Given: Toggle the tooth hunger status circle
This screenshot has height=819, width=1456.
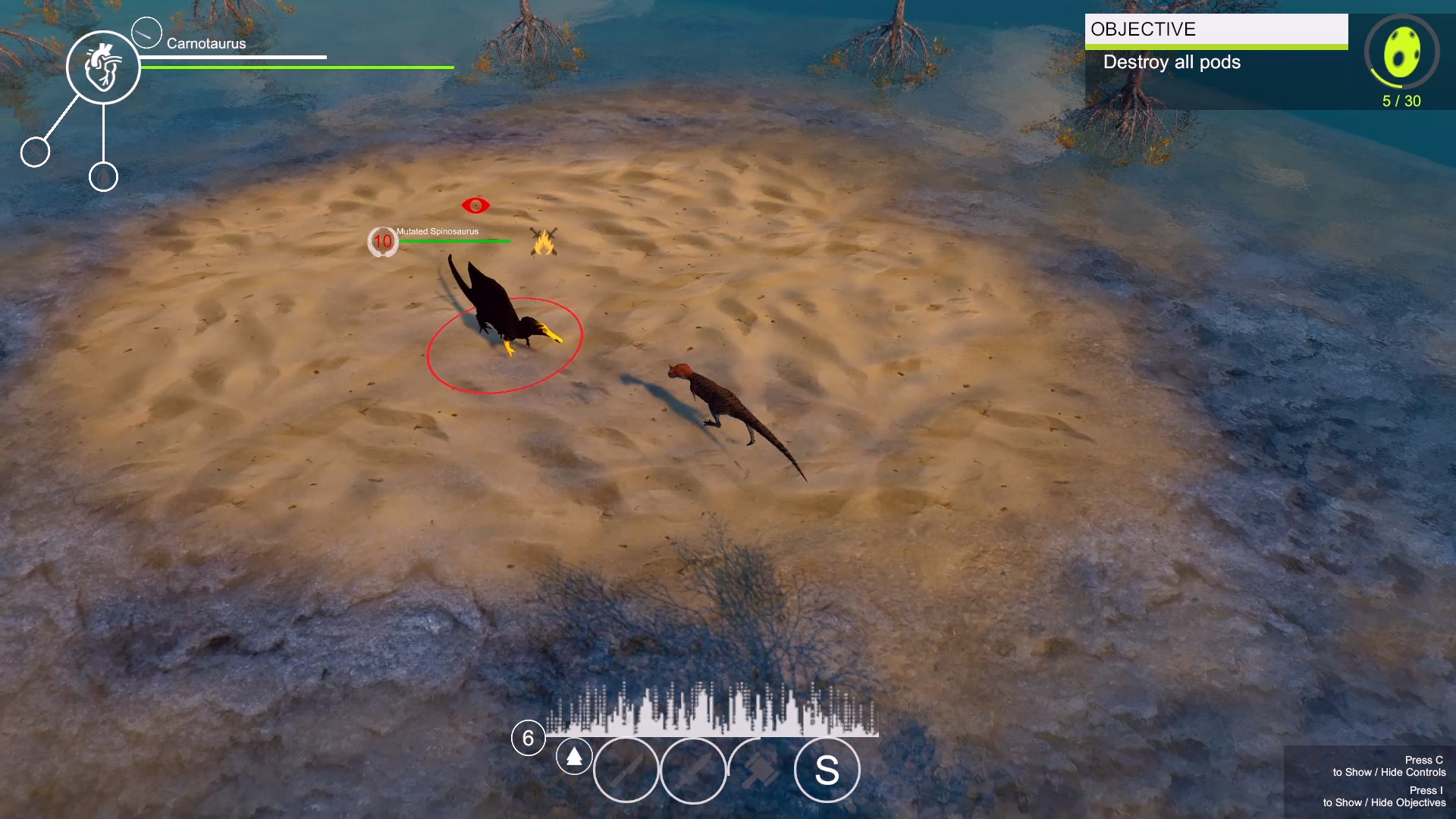Looking at the screenshot, I should 34,152.
